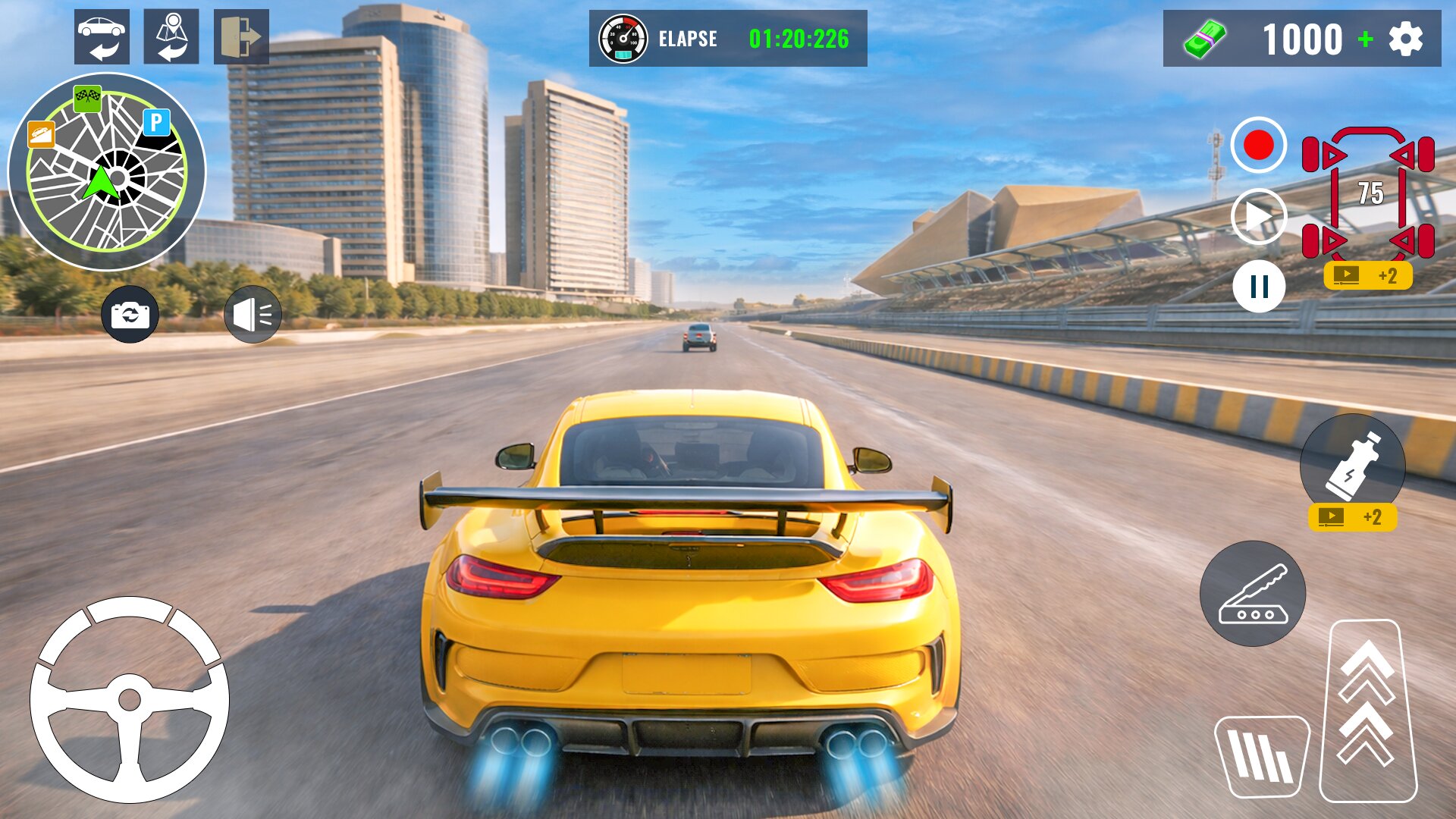Engage the handbrake button
1456x819 pixels.
coord(1252,594)
